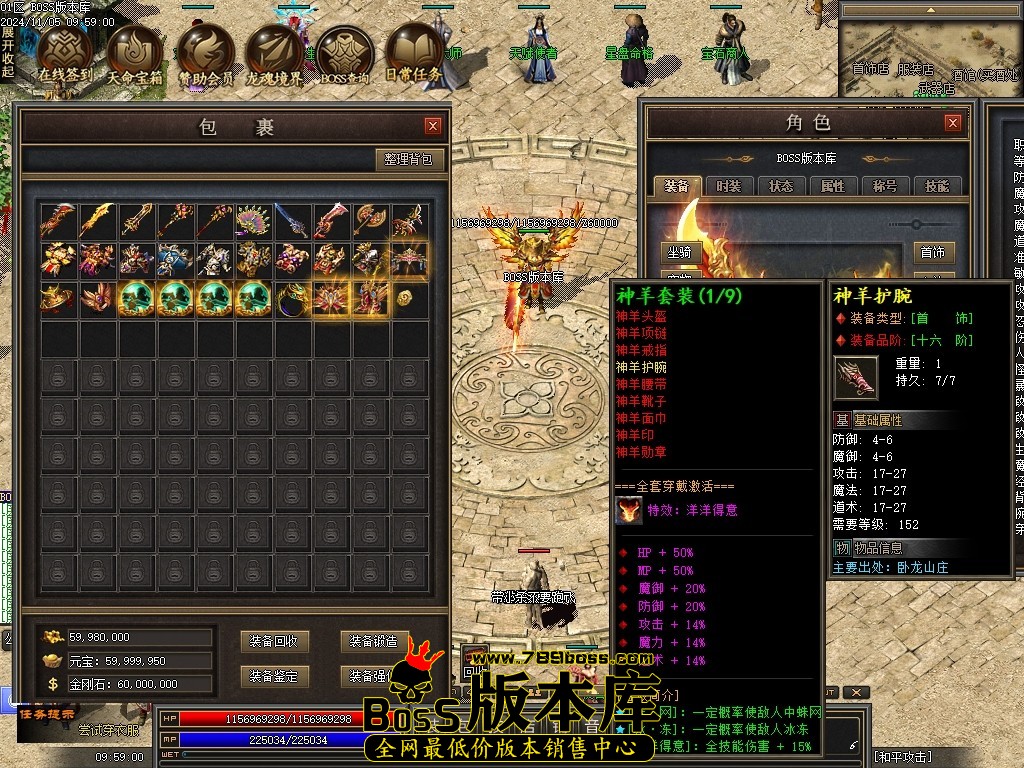1024x768 pixels.
Task: Open the 在线签到 daily sign-in icon
Action: pos(65,52)
